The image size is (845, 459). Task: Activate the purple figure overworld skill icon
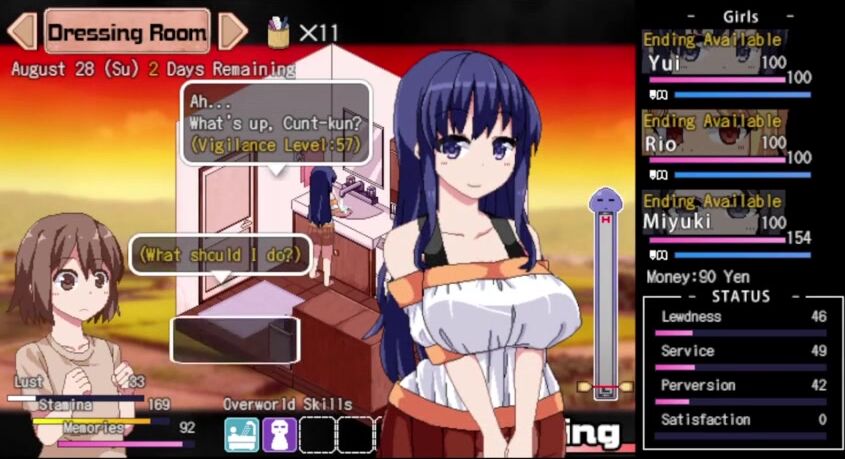[x=279, y=435]
